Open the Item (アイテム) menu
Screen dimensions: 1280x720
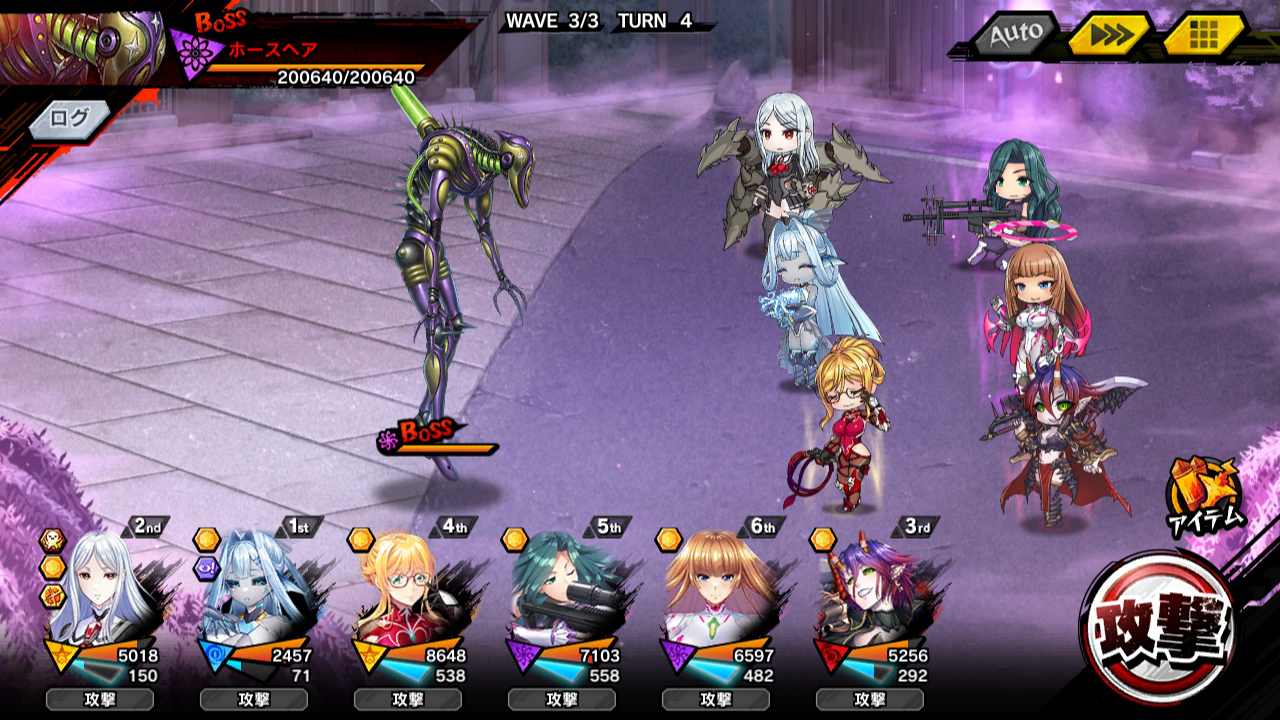(1204, 492)
